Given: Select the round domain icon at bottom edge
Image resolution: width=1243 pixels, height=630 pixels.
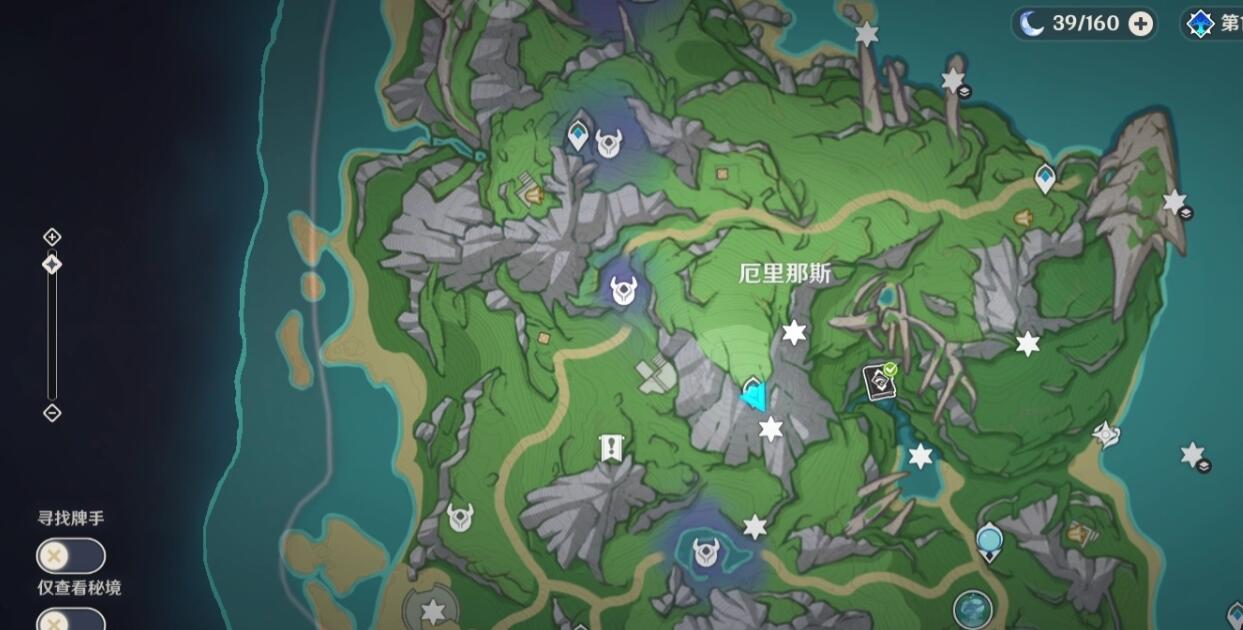Looking at the screenshot, I should 972,607.
